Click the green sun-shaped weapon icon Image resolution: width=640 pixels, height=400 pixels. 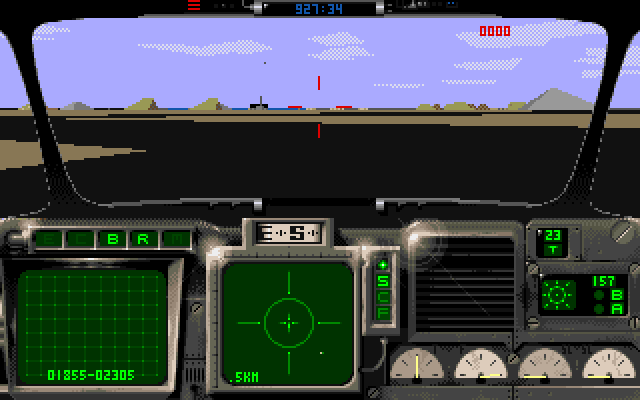[556, 296]
